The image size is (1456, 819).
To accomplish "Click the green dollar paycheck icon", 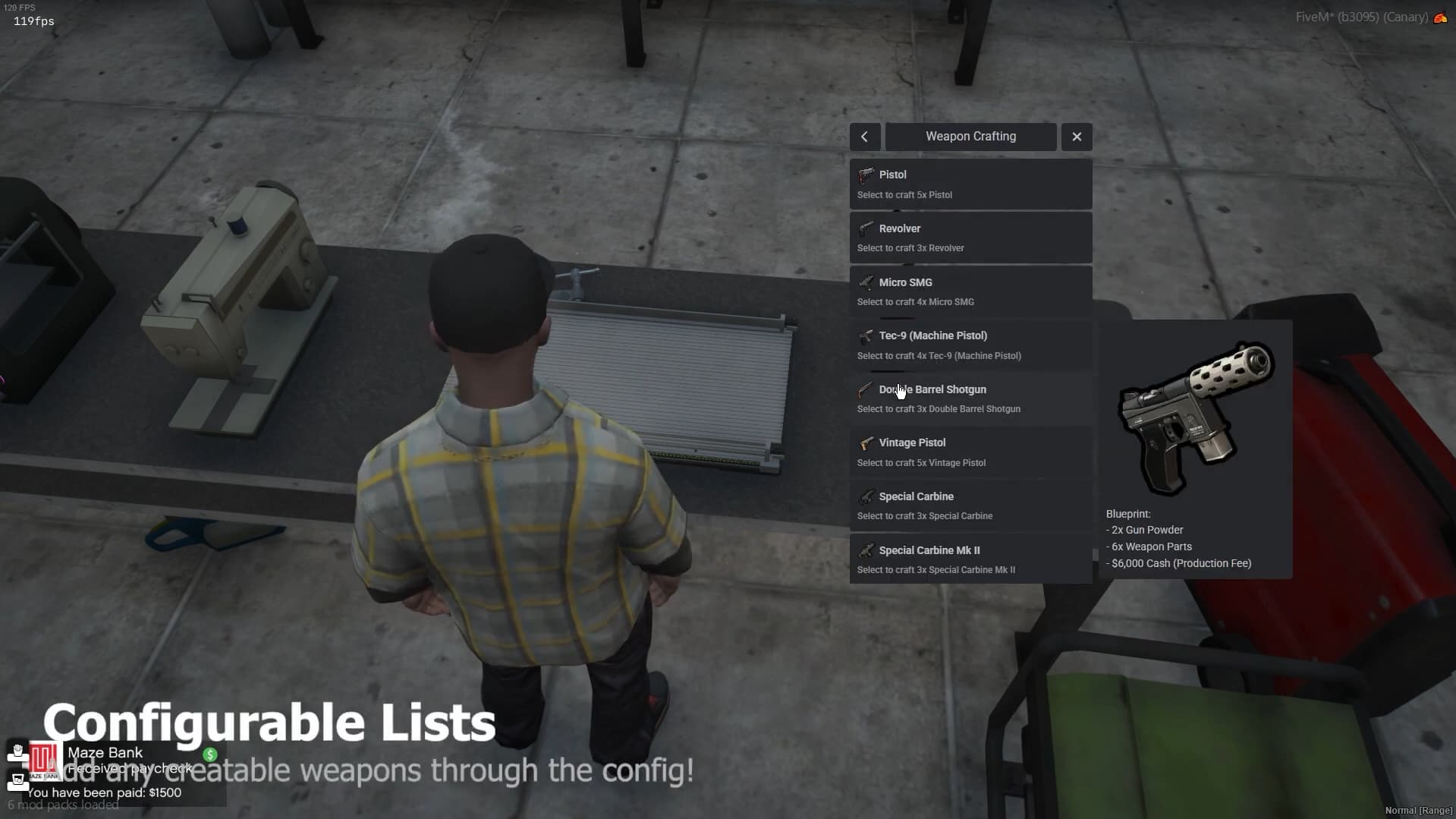I will 210,755.
